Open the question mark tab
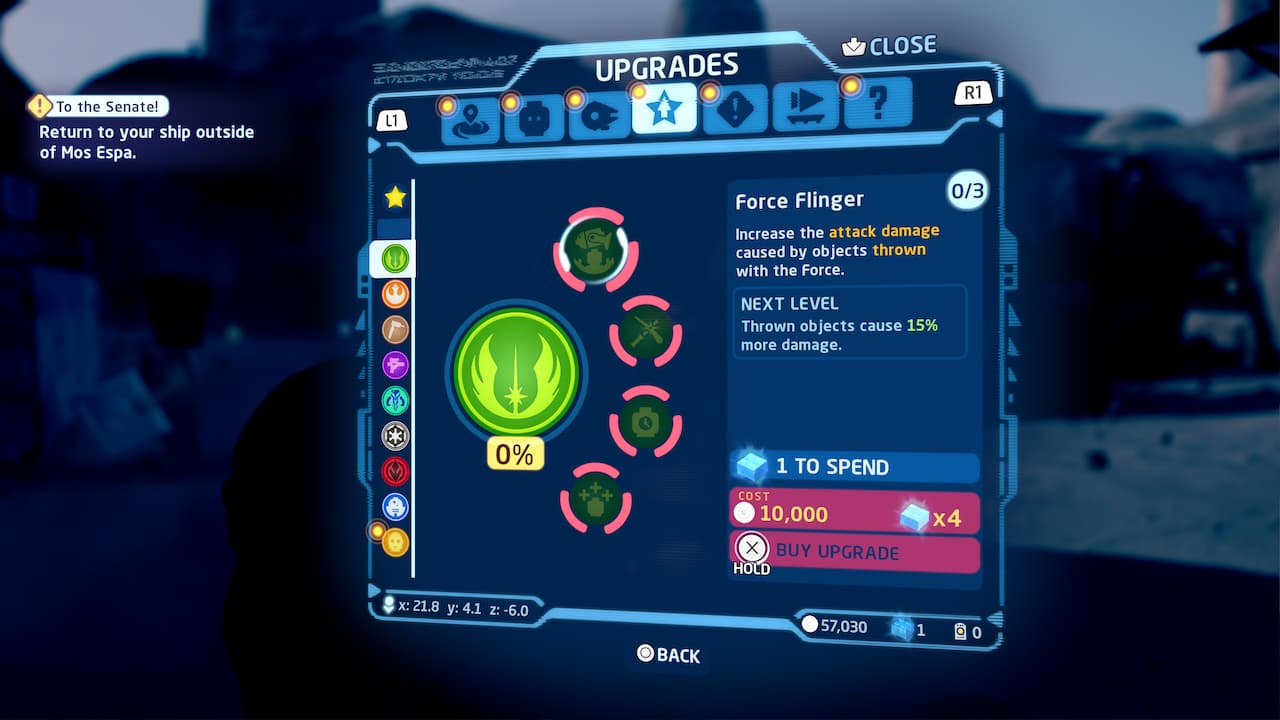This screenshot has width=1280, height=720. point(876,104)
